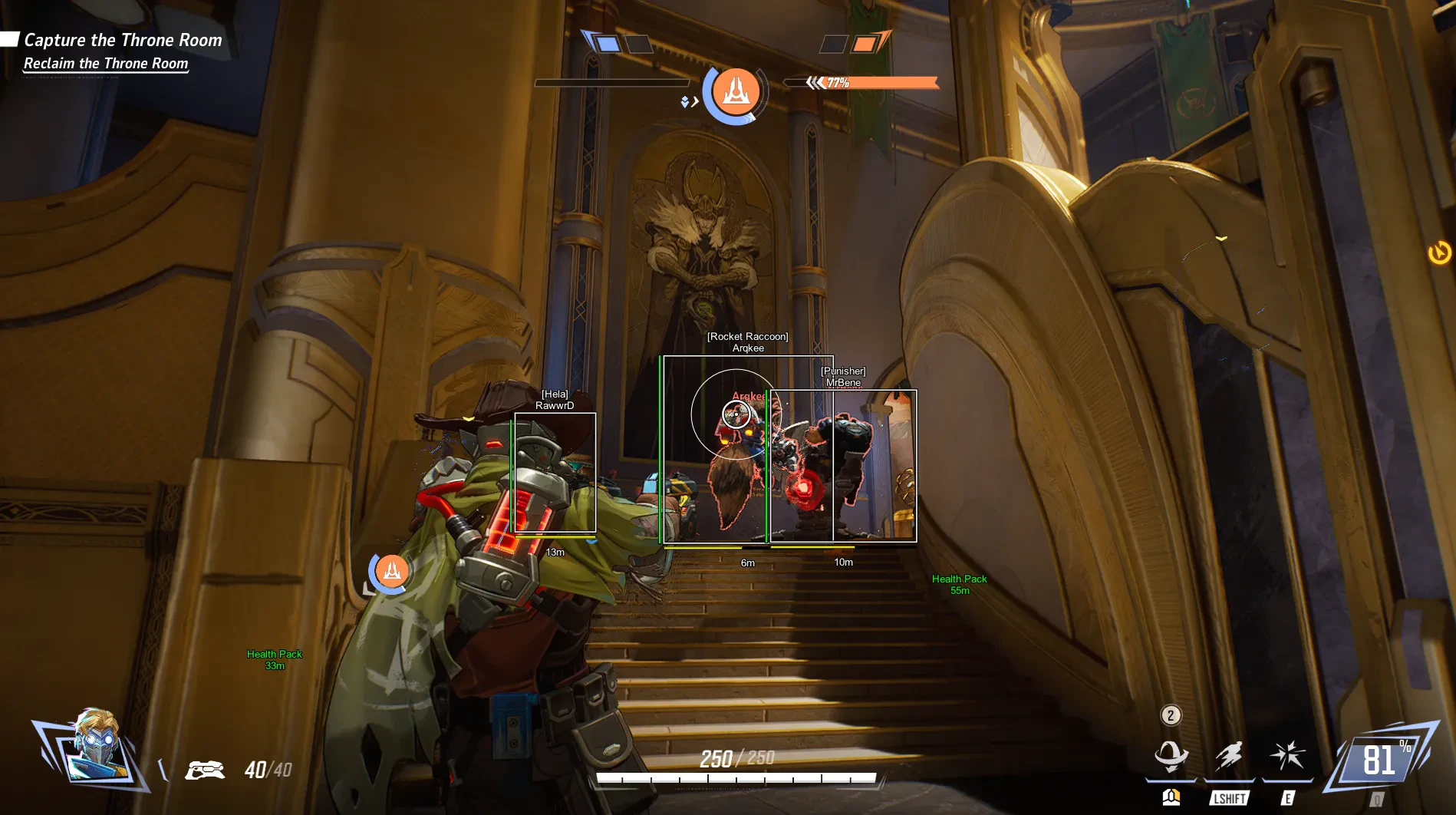This screenshot has width=1456, height=815.
Task: Activate the spinning dodge ability icon
Action: [1171, 756]
